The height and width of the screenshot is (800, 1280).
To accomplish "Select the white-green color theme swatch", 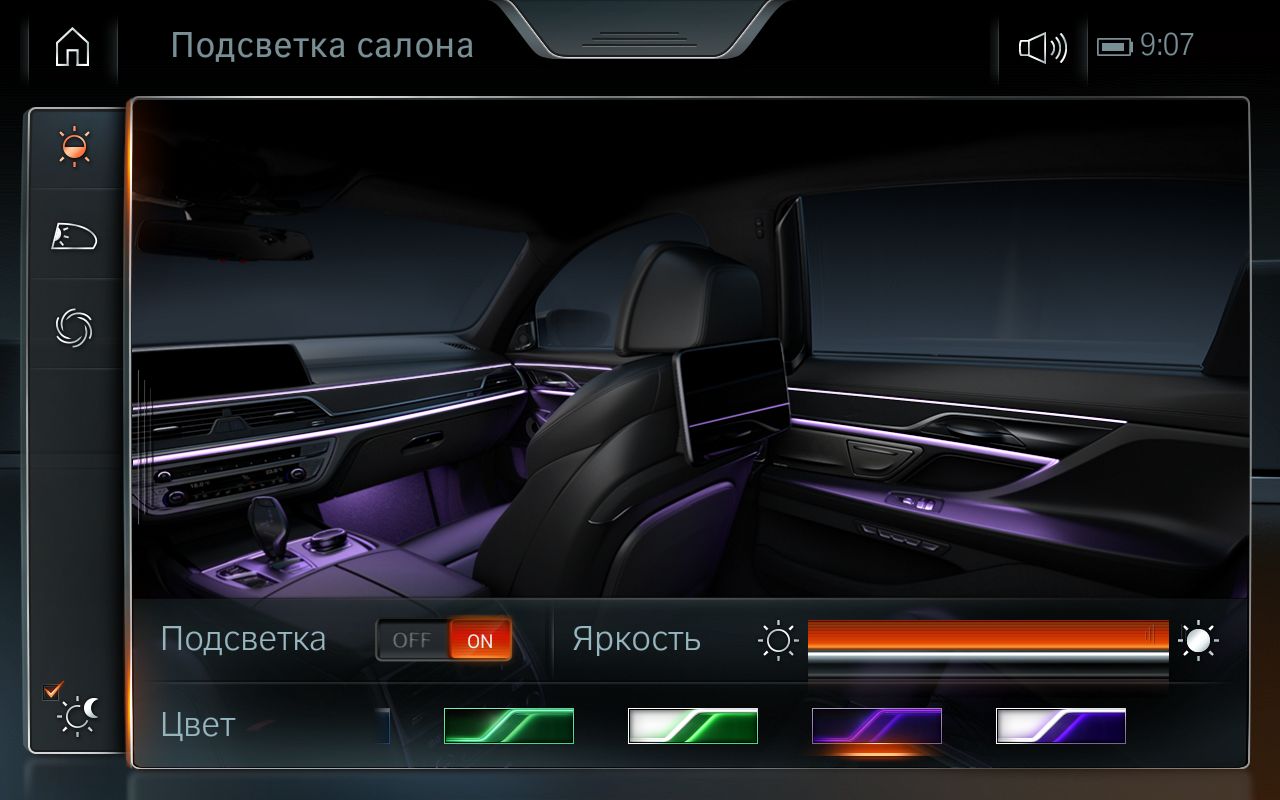I will tap(693, 726).
